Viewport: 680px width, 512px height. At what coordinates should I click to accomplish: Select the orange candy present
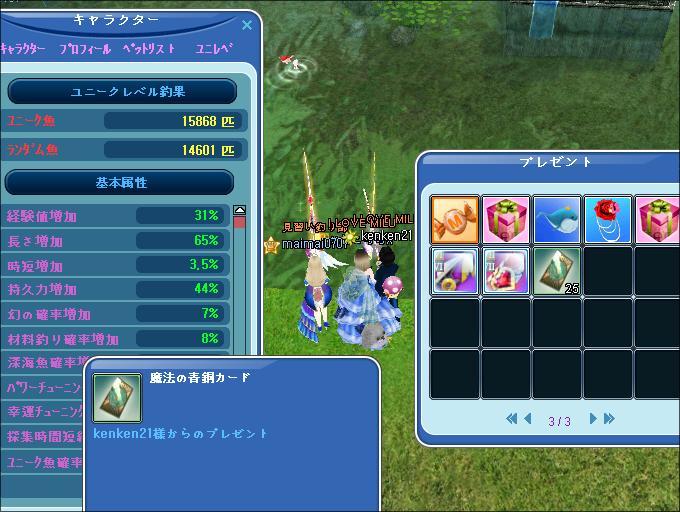(x=454, y=219)
